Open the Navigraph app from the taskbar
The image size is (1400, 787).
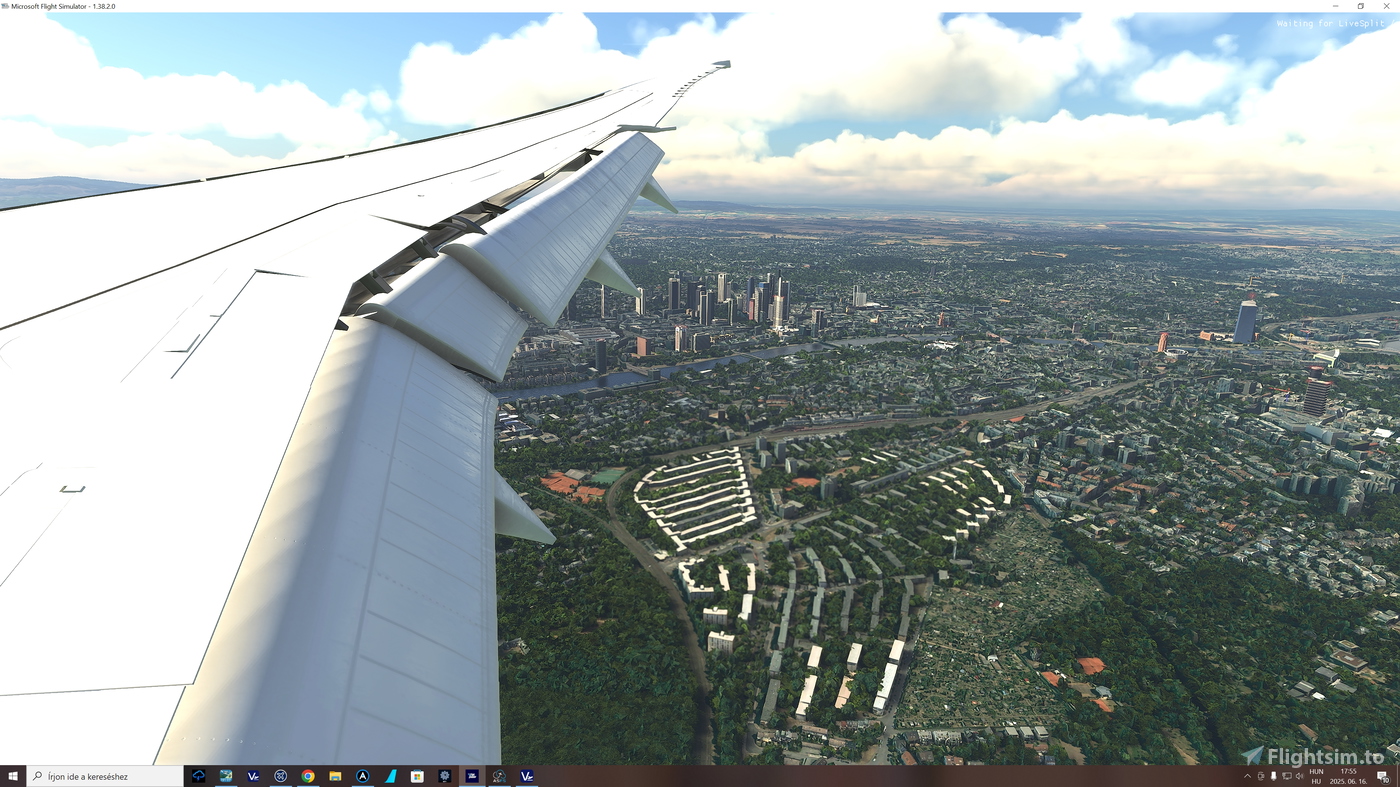(x=281, y=775)
